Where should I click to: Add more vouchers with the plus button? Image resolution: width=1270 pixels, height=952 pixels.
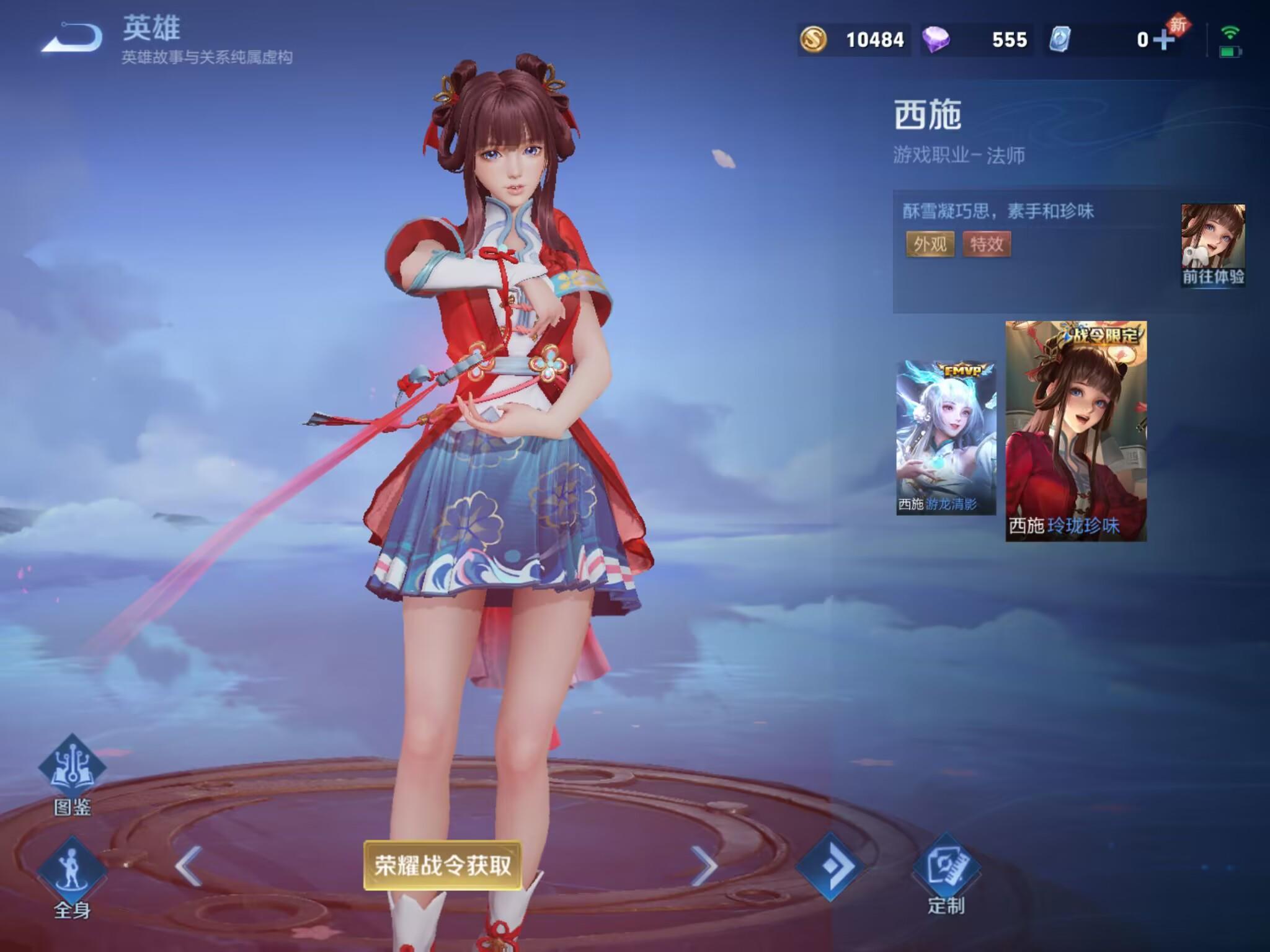(1164, 40)
